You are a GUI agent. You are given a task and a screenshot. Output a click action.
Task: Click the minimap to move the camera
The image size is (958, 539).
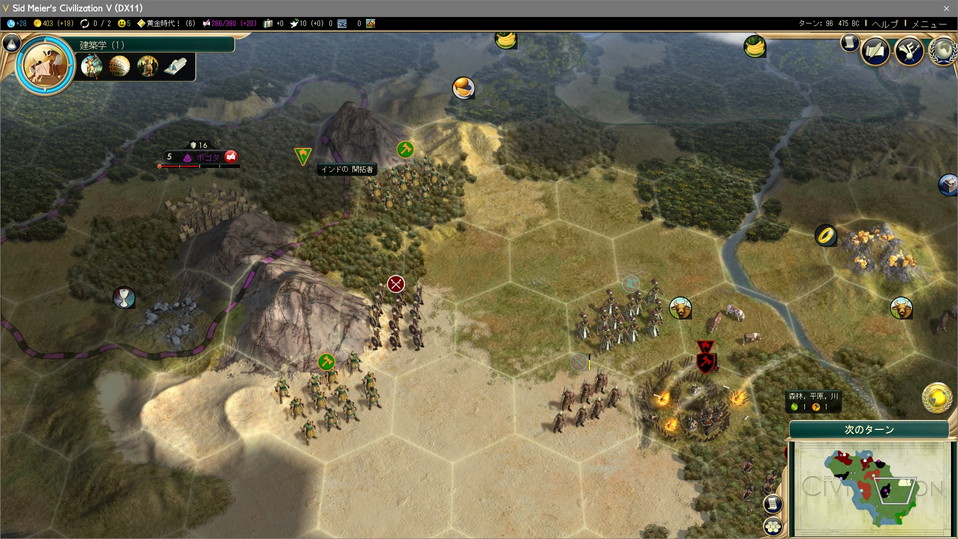click(x=868, y=488)
